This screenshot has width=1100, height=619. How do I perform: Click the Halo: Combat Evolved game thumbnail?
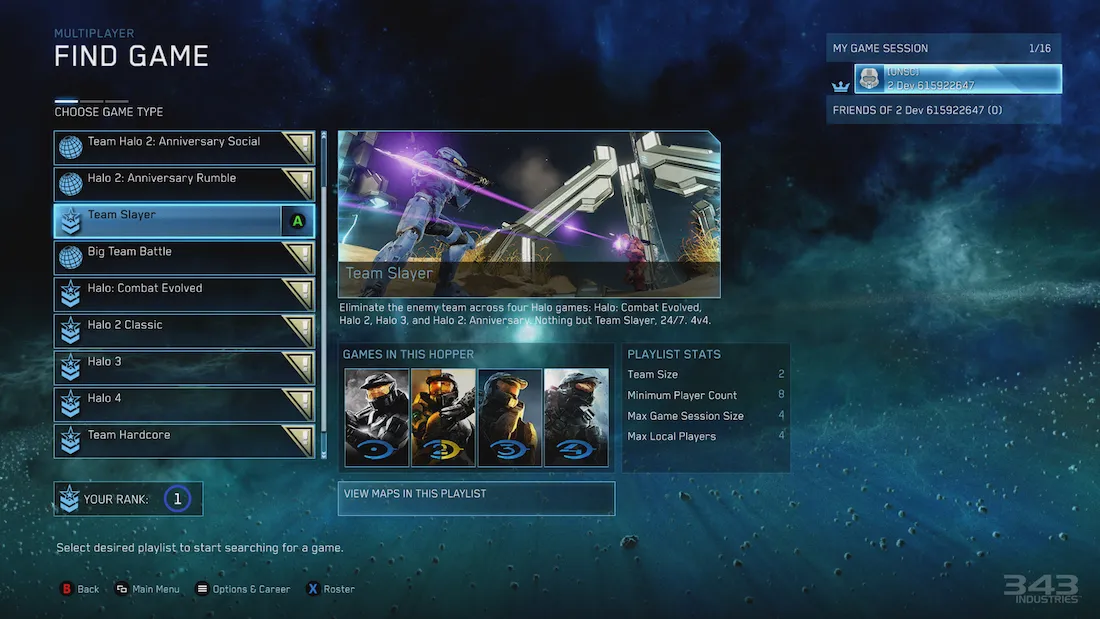377,417
